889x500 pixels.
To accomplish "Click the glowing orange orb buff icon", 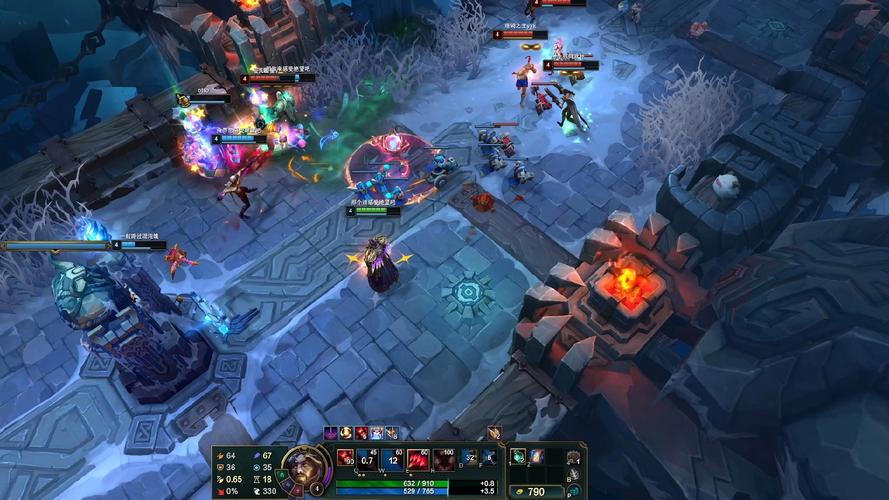I will (x=346, y=433).
